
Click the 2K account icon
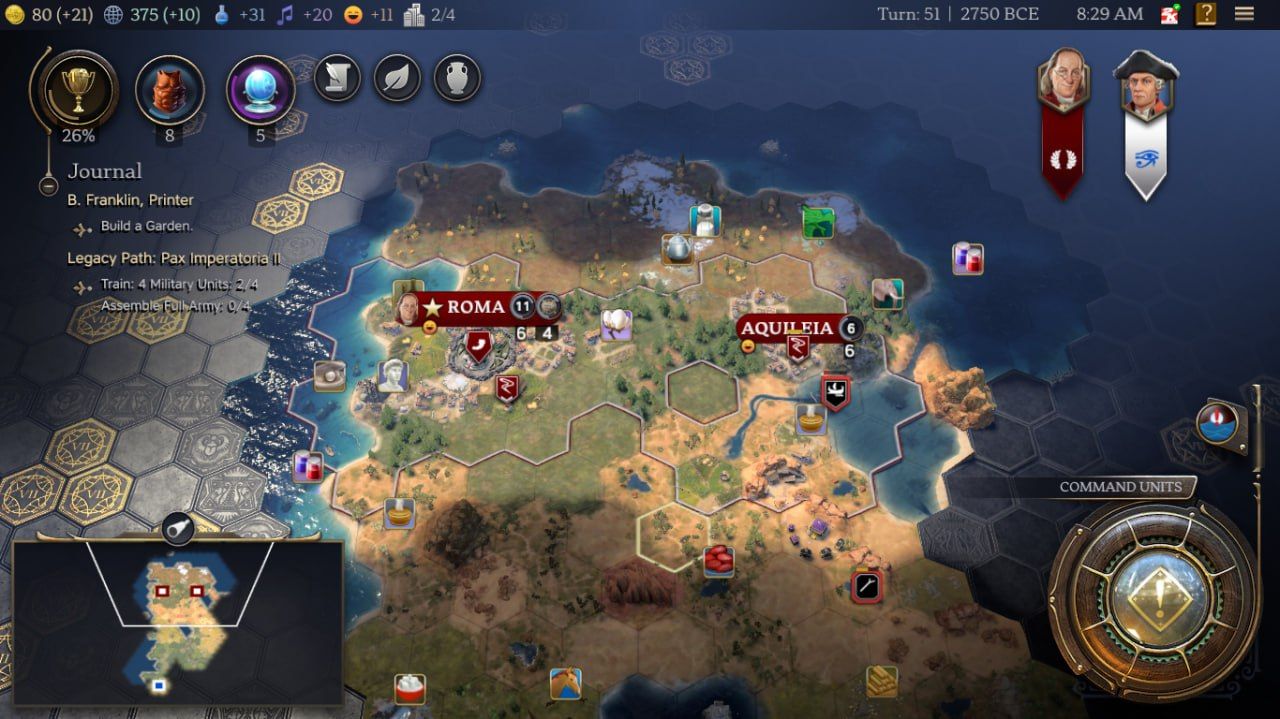(1170, 14)
